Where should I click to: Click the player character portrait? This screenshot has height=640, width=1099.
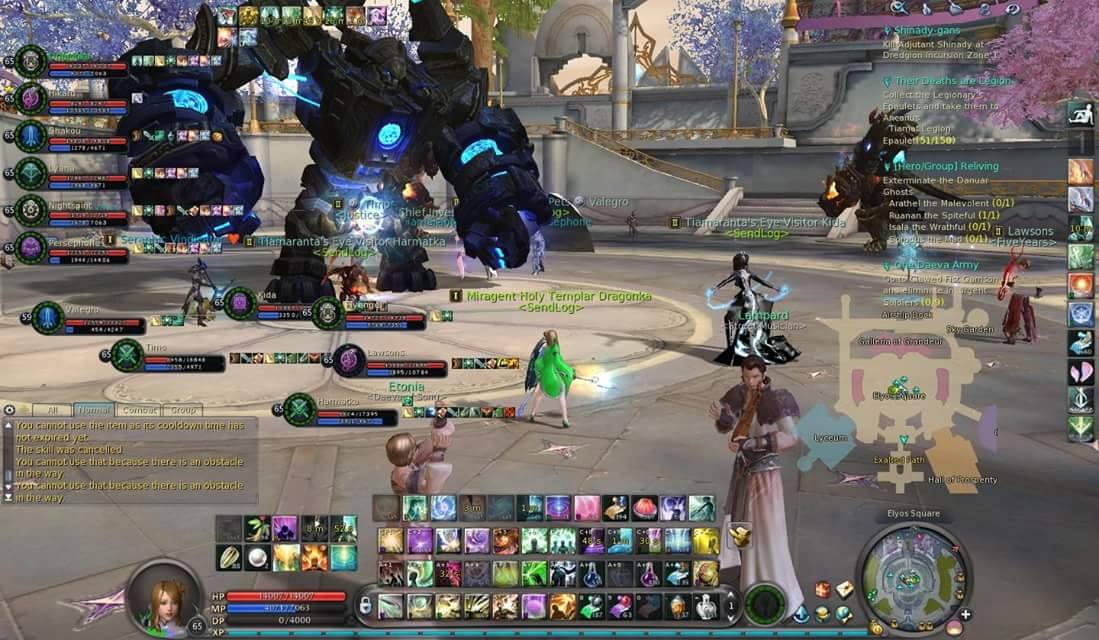tap(165, 598)
